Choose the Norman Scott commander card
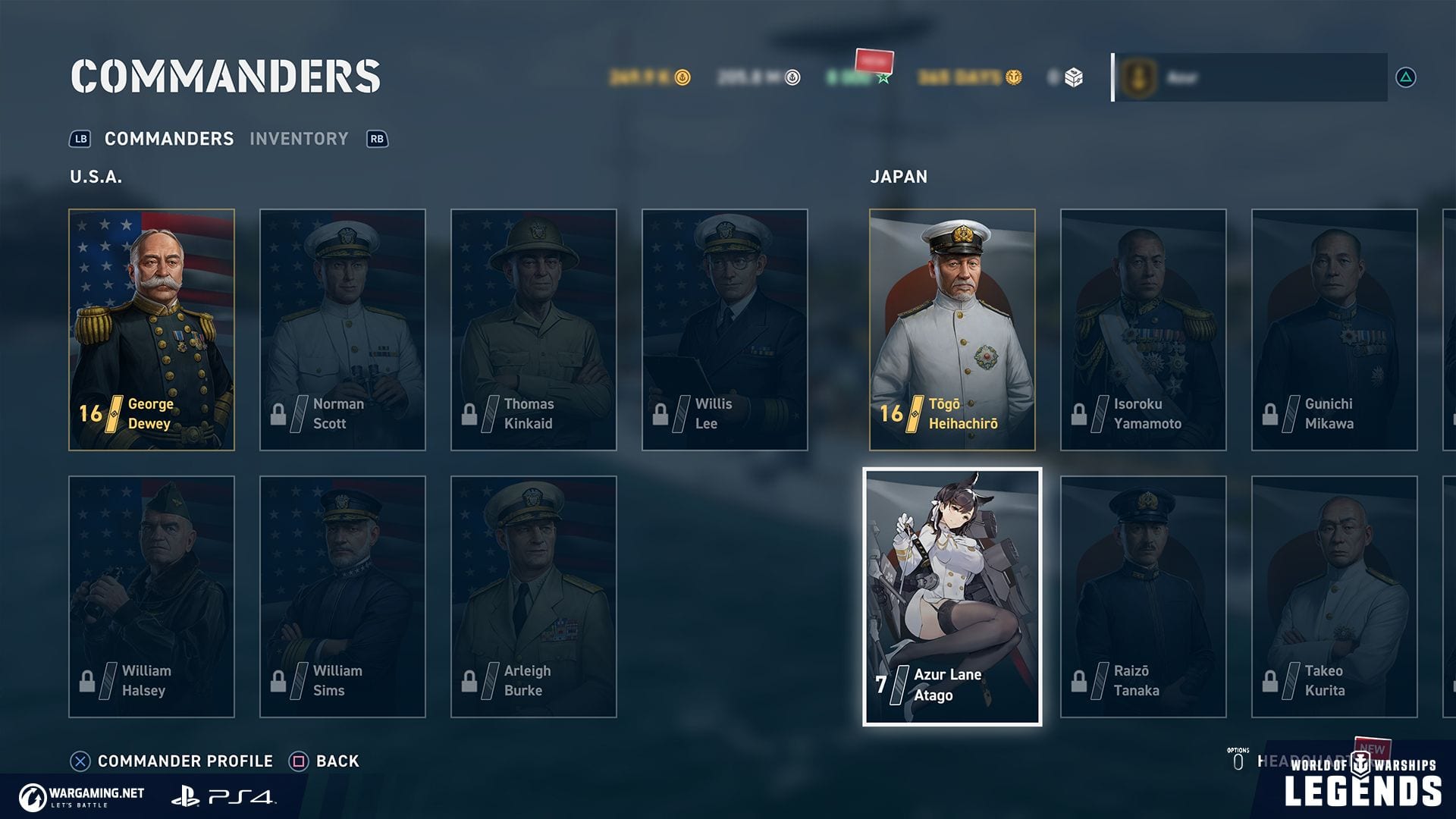1456x819 pixels. point(343,330)
